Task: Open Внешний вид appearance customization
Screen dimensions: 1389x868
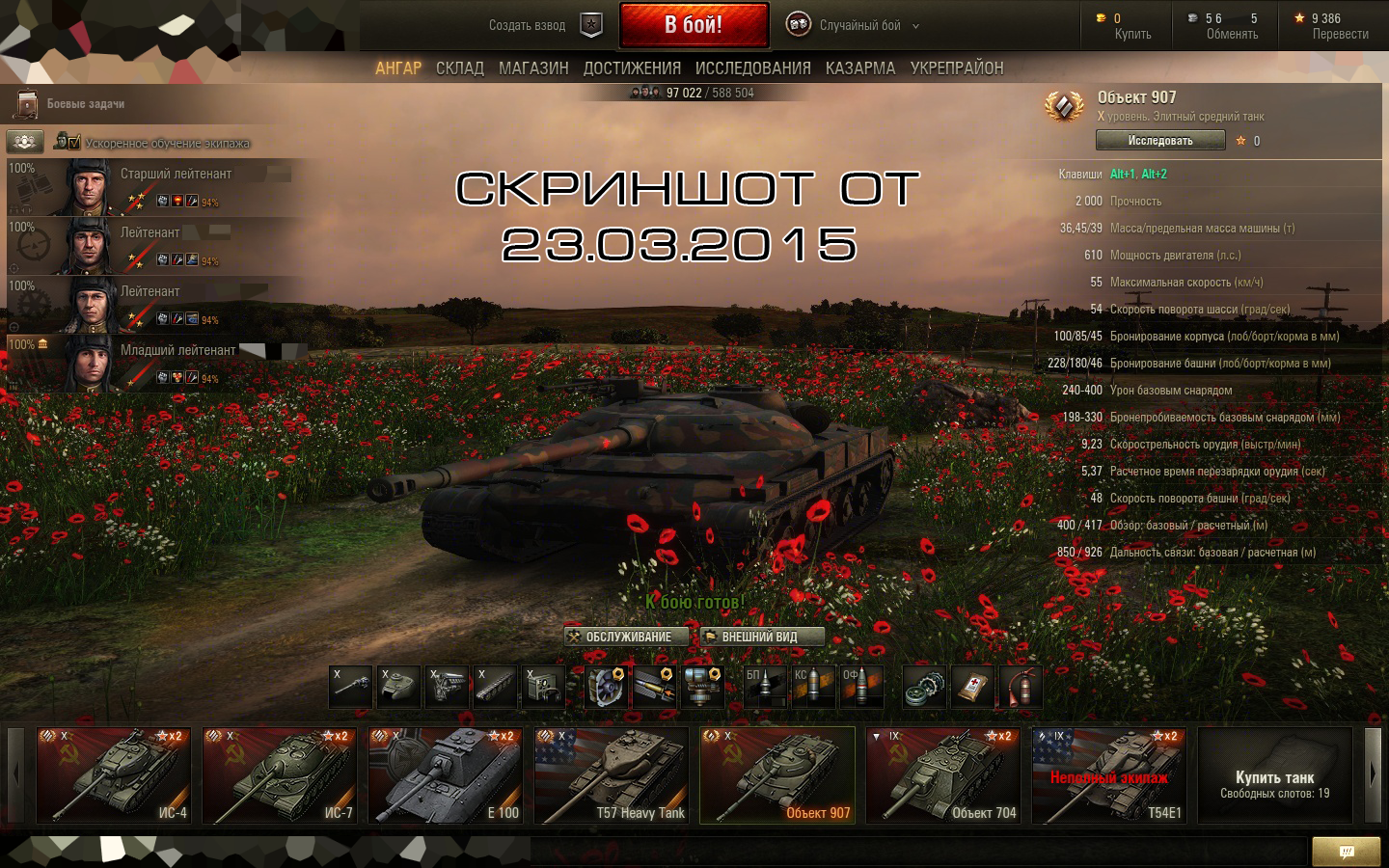Action: tap(761, 637)
